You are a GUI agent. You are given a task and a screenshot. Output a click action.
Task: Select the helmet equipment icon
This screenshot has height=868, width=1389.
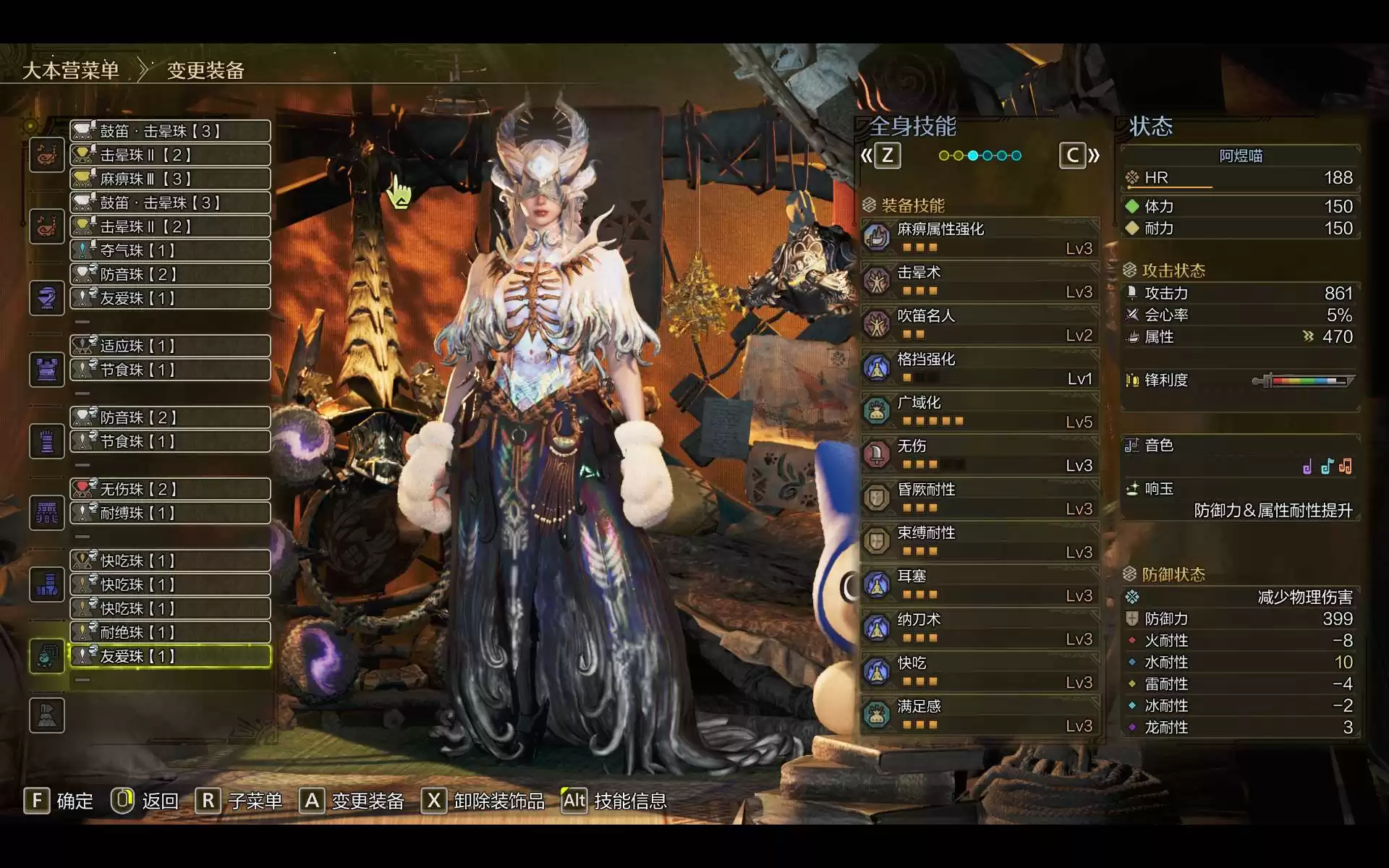pyautogui.click(x=47, y=298)
